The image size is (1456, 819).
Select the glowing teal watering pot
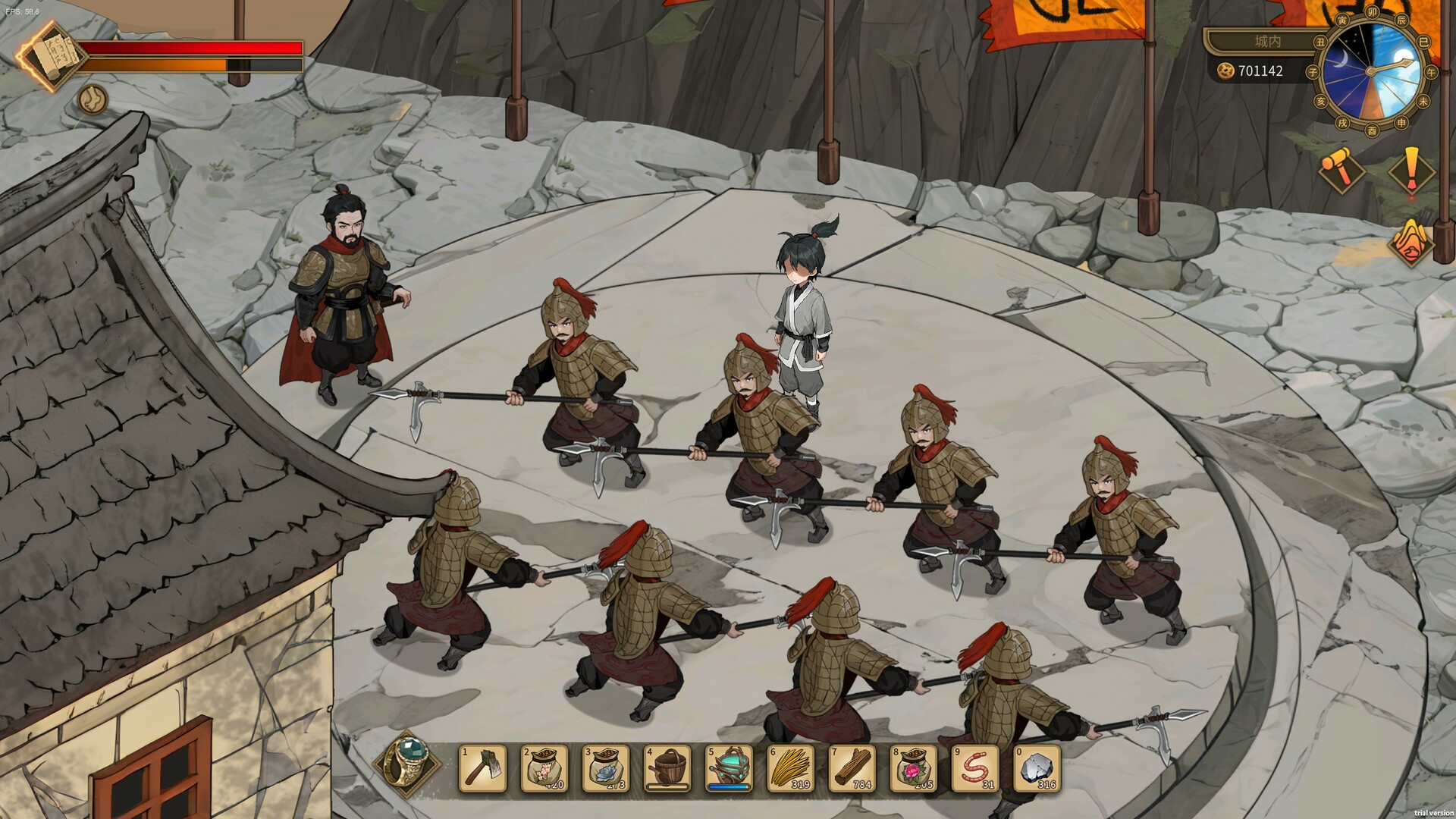tap(728, 768)
